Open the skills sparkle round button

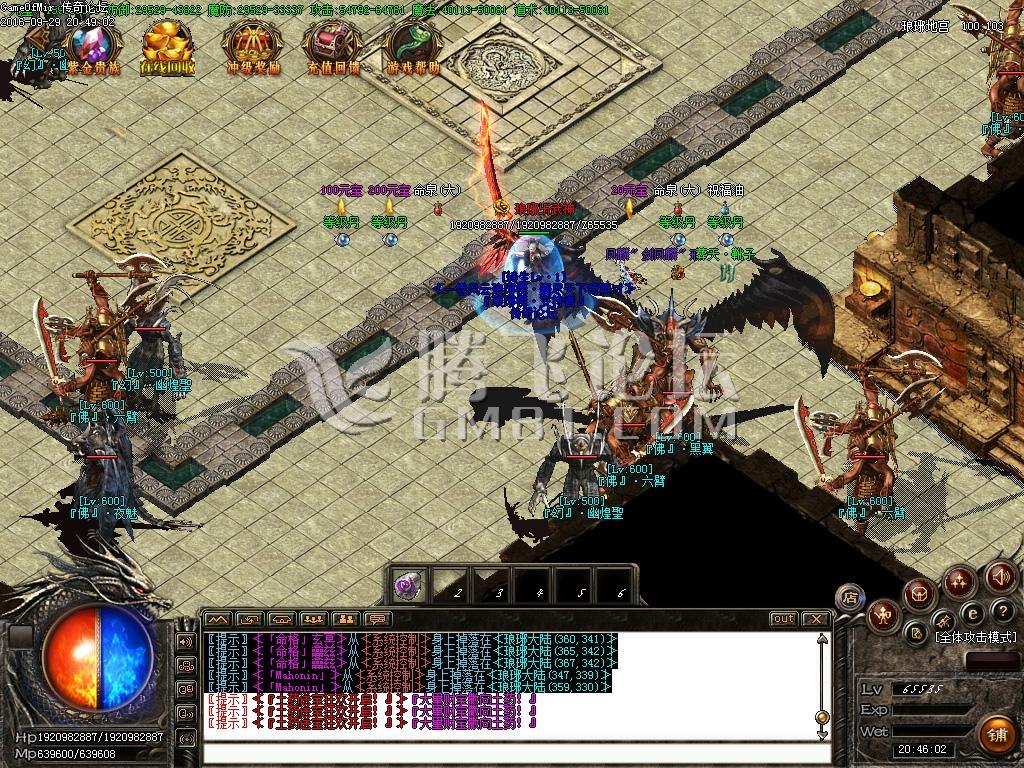click(x=960, y=581)
